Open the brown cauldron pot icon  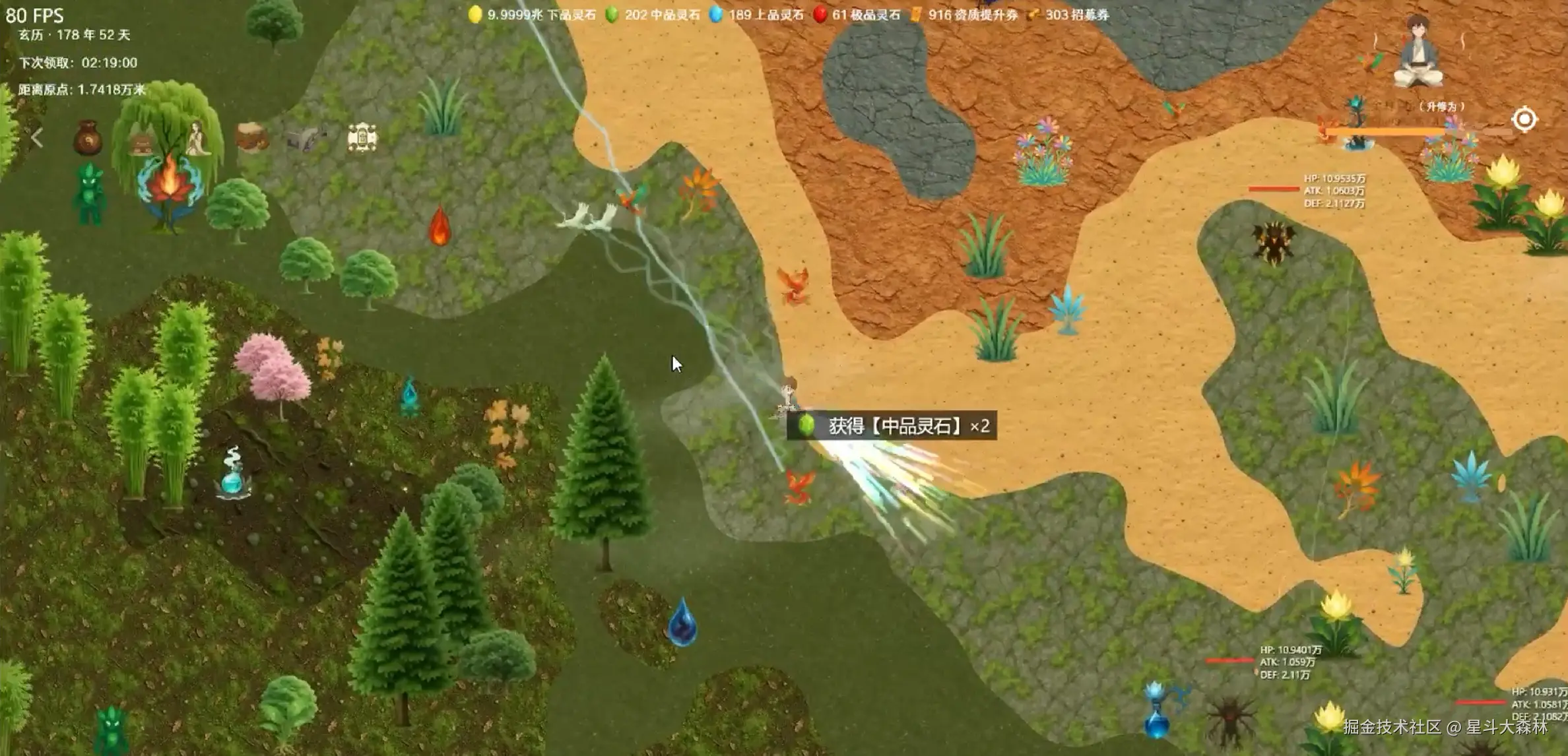[251, 137]
